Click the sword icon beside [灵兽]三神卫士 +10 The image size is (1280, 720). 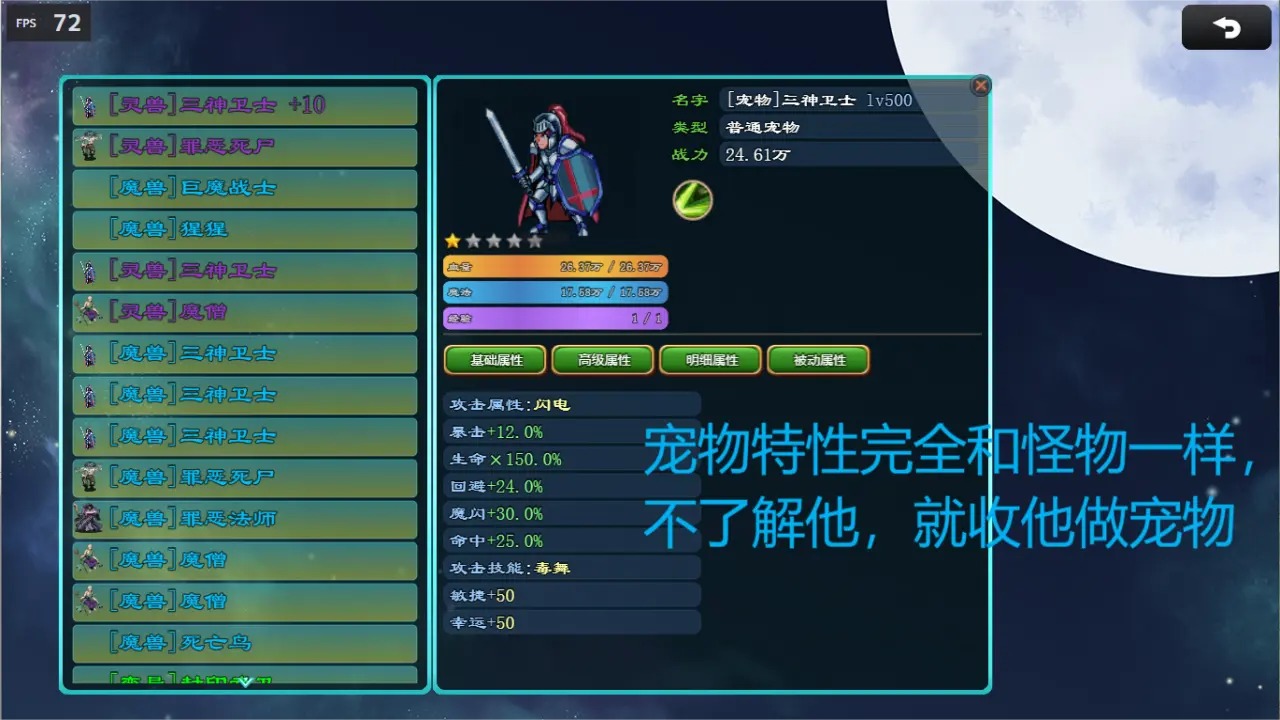(88, 104)
